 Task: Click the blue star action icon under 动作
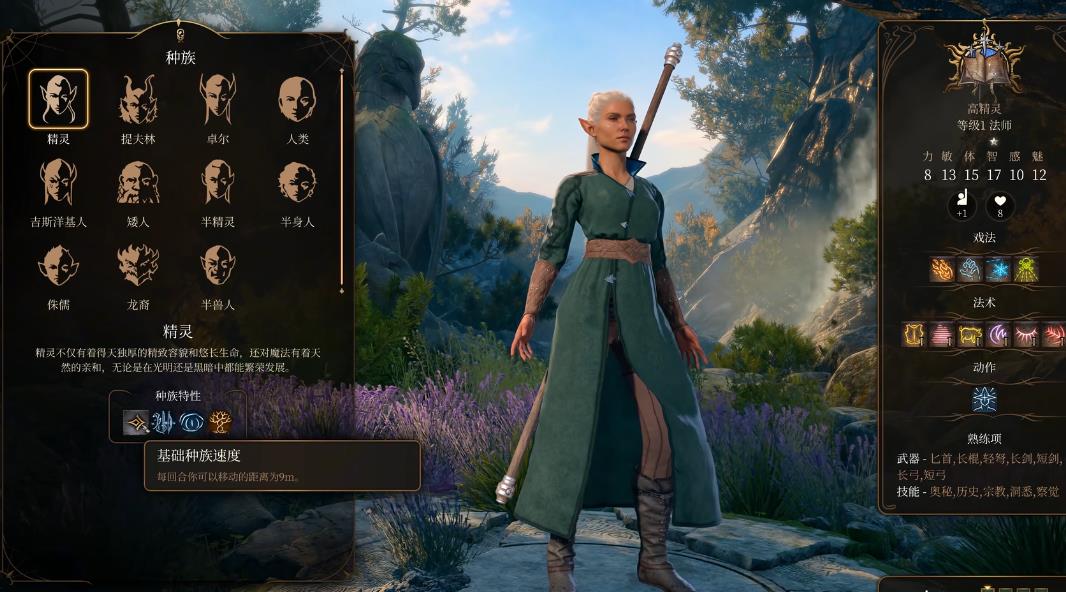[x=984, y=399]
